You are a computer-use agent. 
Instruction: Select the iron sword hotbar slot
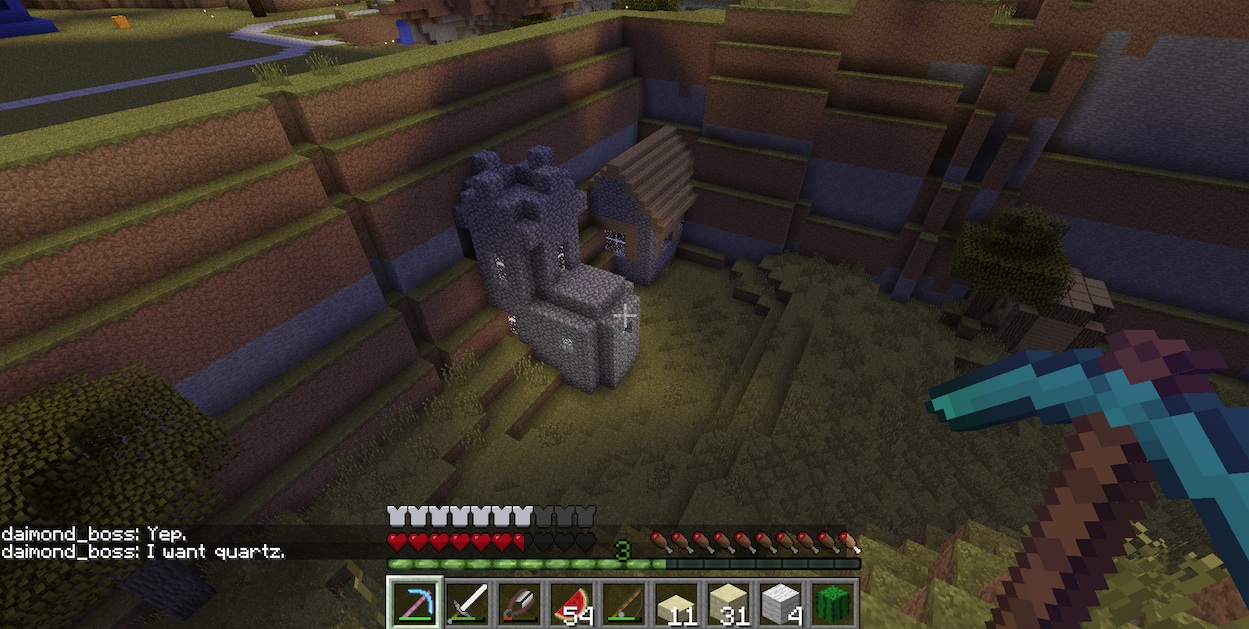[x=465, y=603]
